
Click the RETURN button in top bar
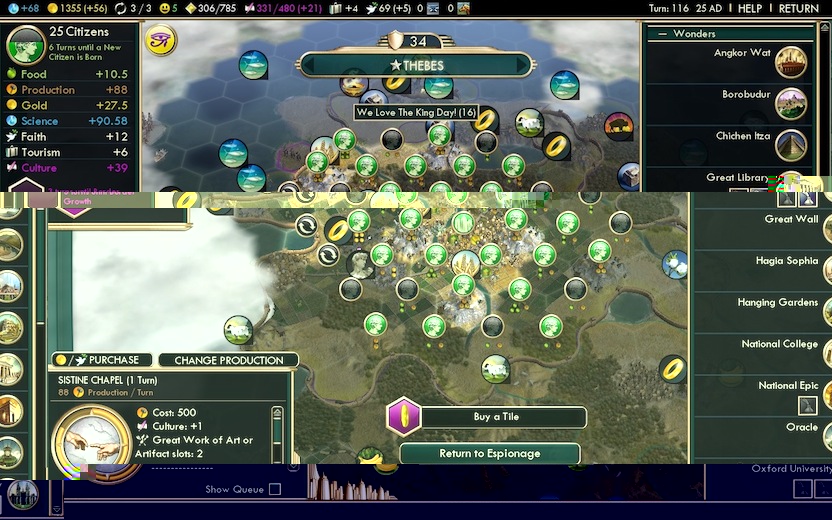[798, 8]
